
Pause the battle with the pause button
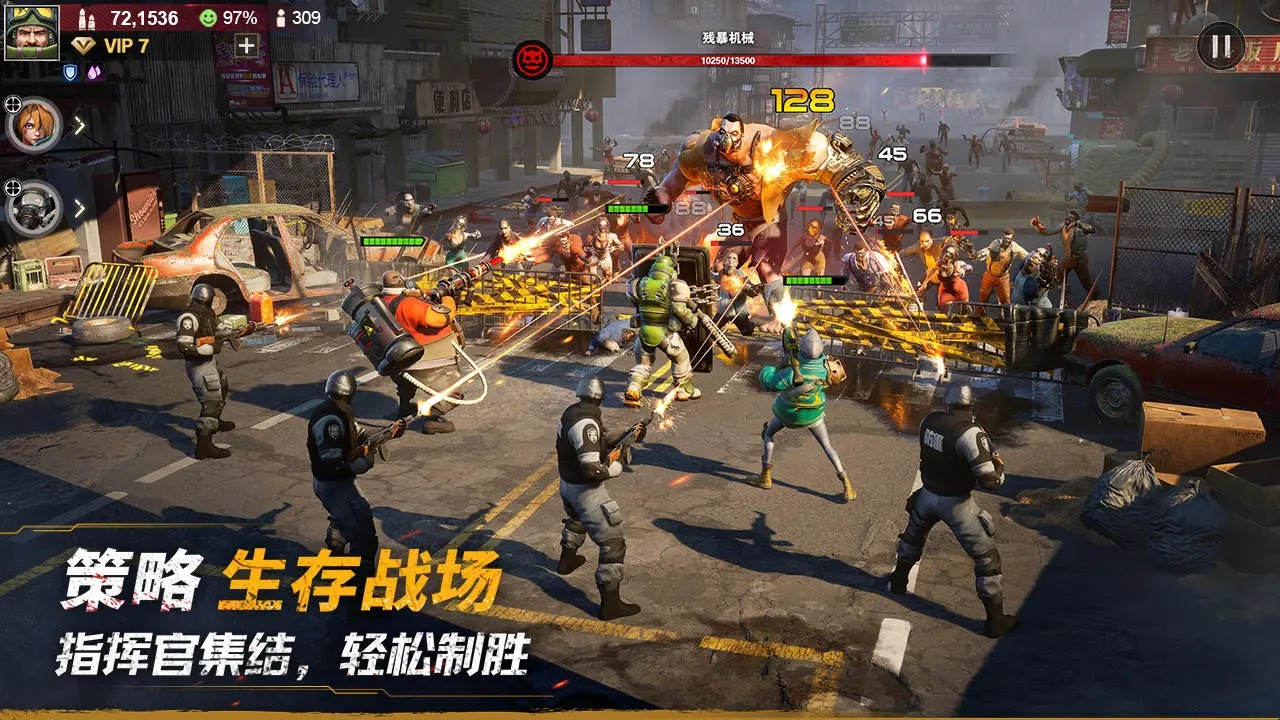[1219, 47]
